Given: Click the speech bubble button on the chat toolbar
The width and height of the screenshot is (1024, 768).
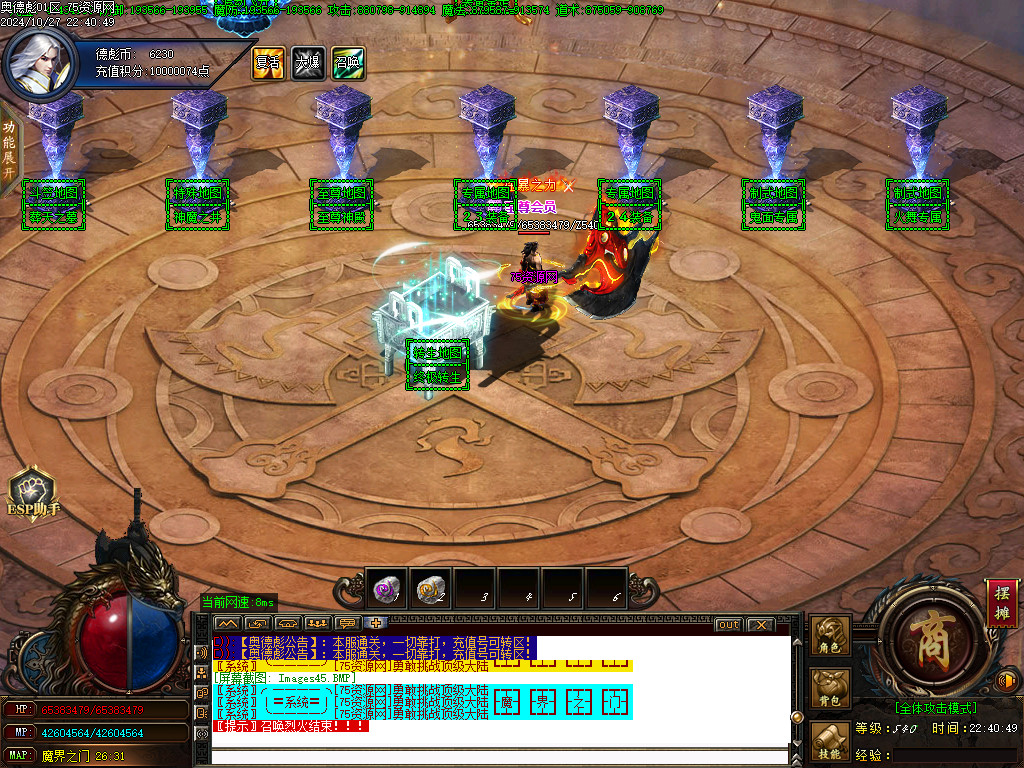Looking at the screenshot, I should [x=348, y=623].
